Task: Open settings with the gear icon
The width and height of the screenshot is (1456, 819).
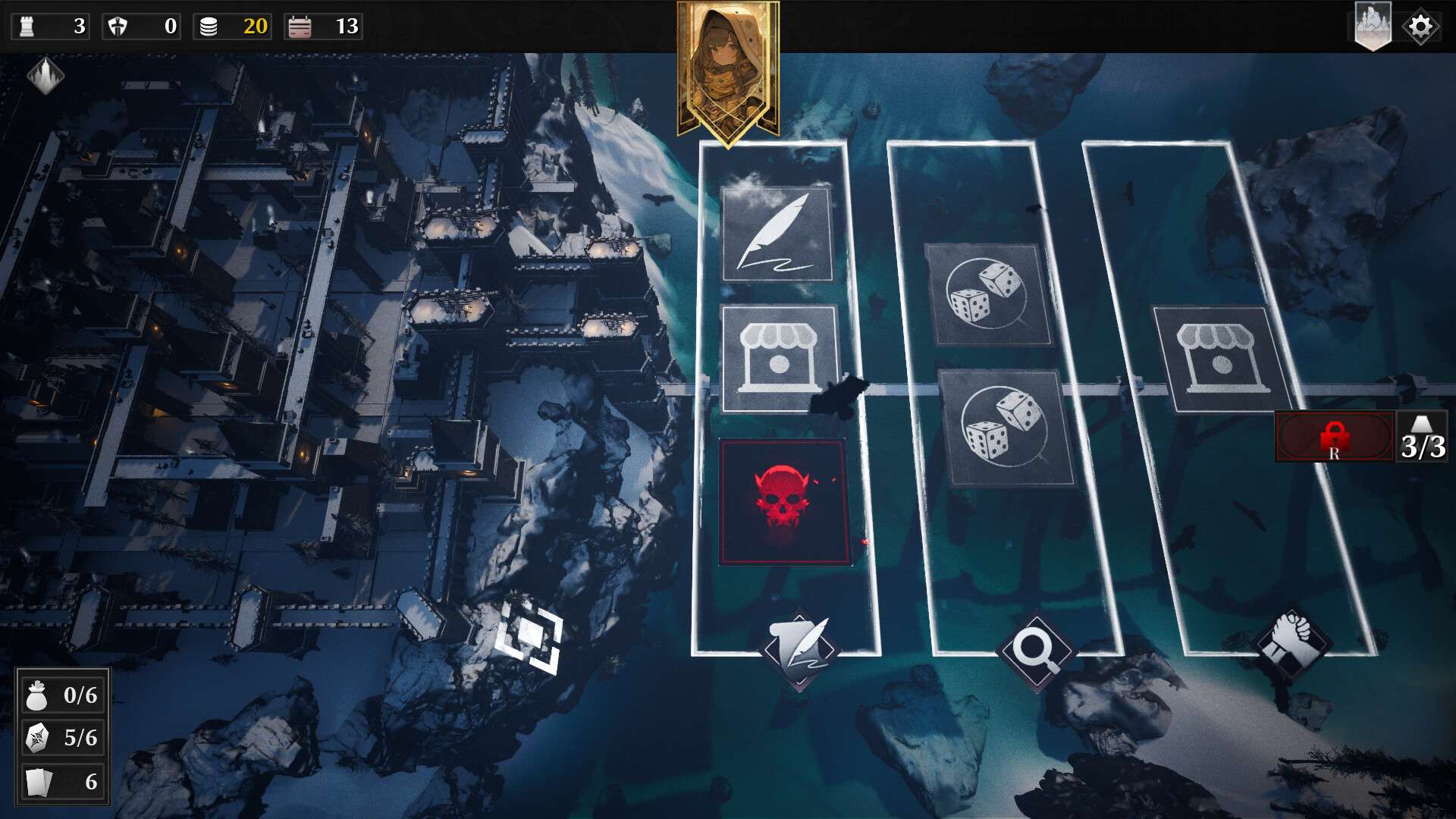Action: coord(1420,27)
